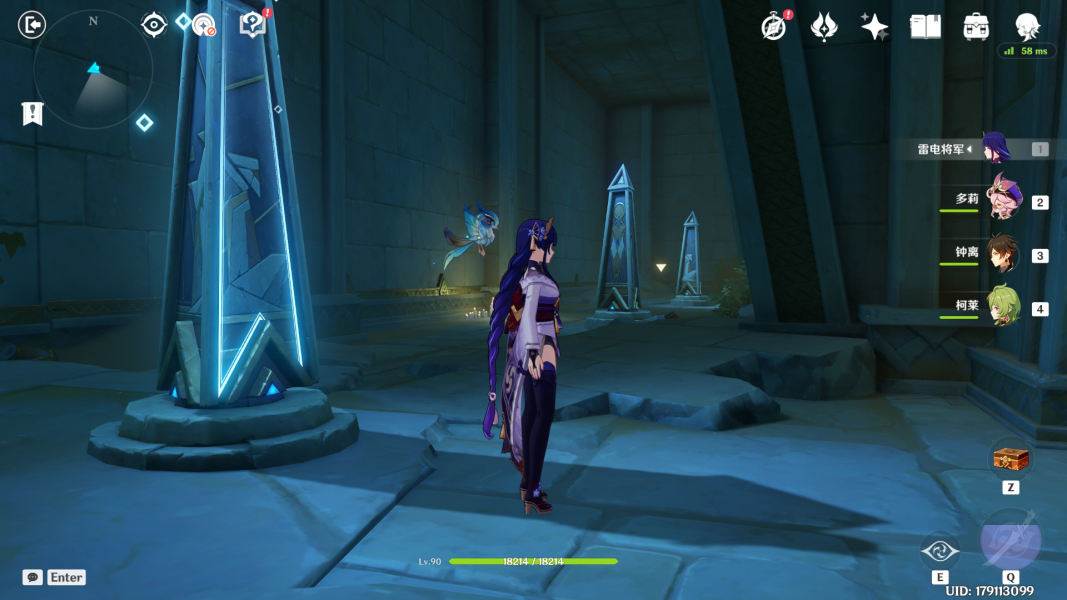1067x600 pixels.
Task: Open the chat box speech bubble
Action: point(33,577)
